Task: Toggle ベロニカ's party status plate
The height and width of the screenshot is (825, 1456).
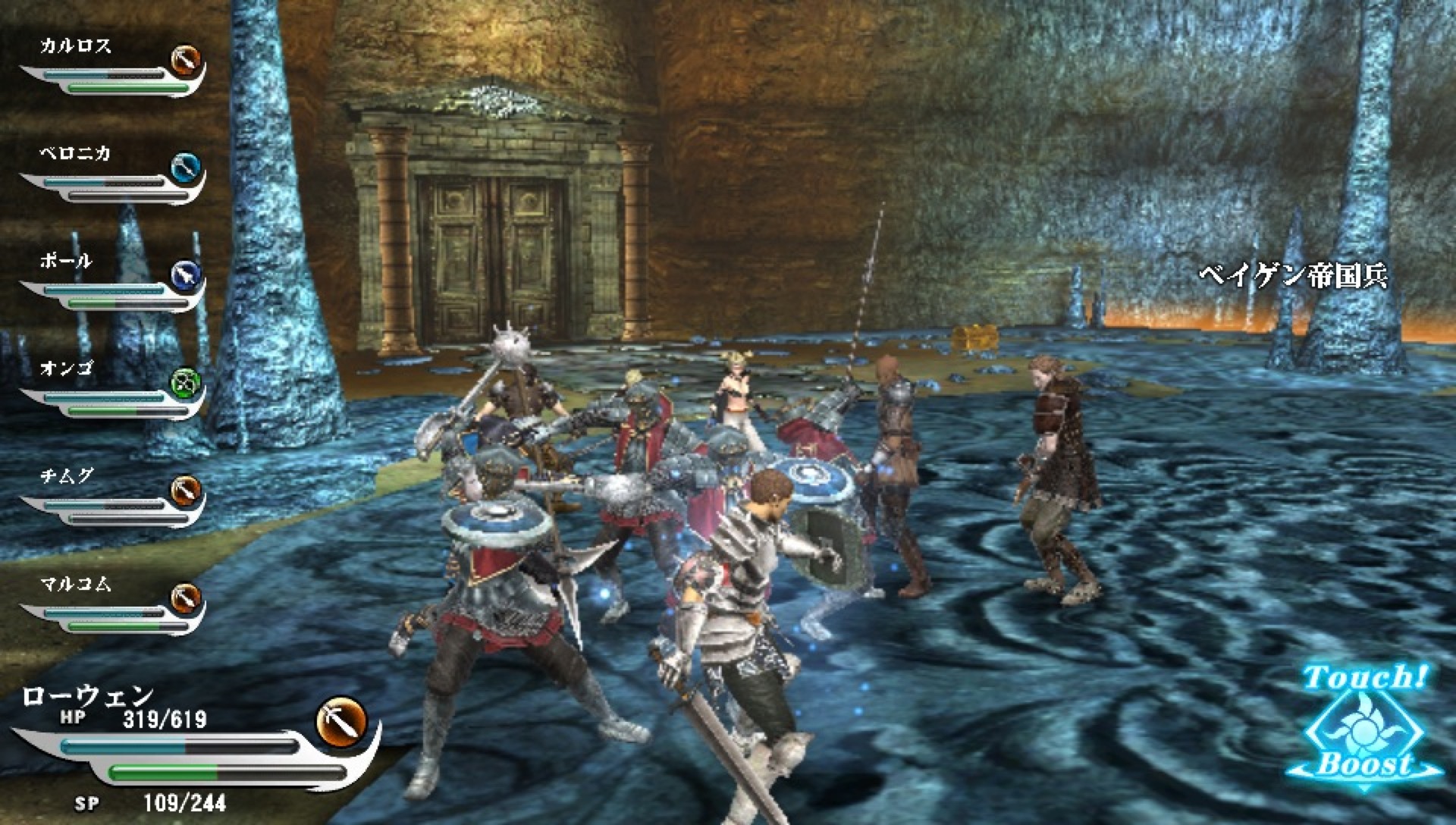Action: coord(106,184)
